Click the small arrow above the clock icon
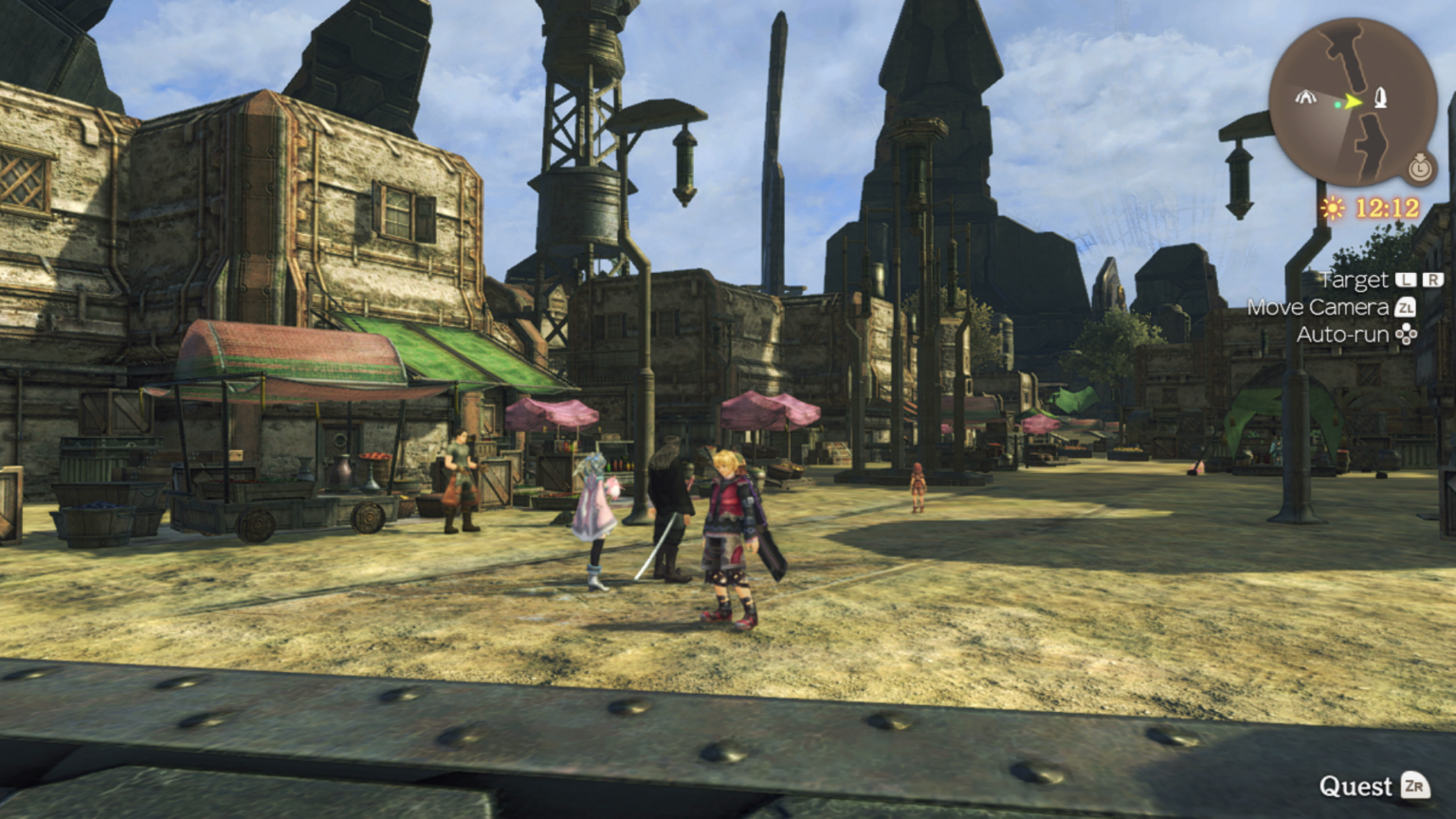Screen dimensions: 1456x819 (x=1419, y=156)
